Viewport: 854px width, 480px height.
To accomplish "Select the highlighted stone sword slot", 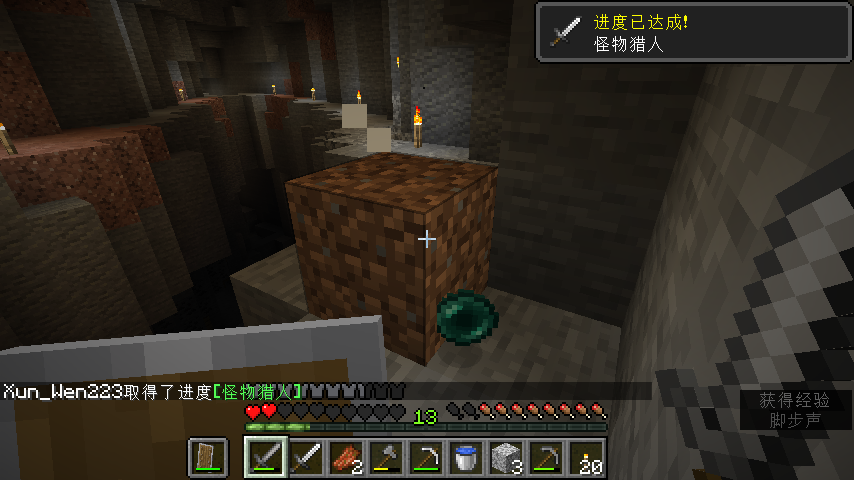I will click(x=266, y=458).
